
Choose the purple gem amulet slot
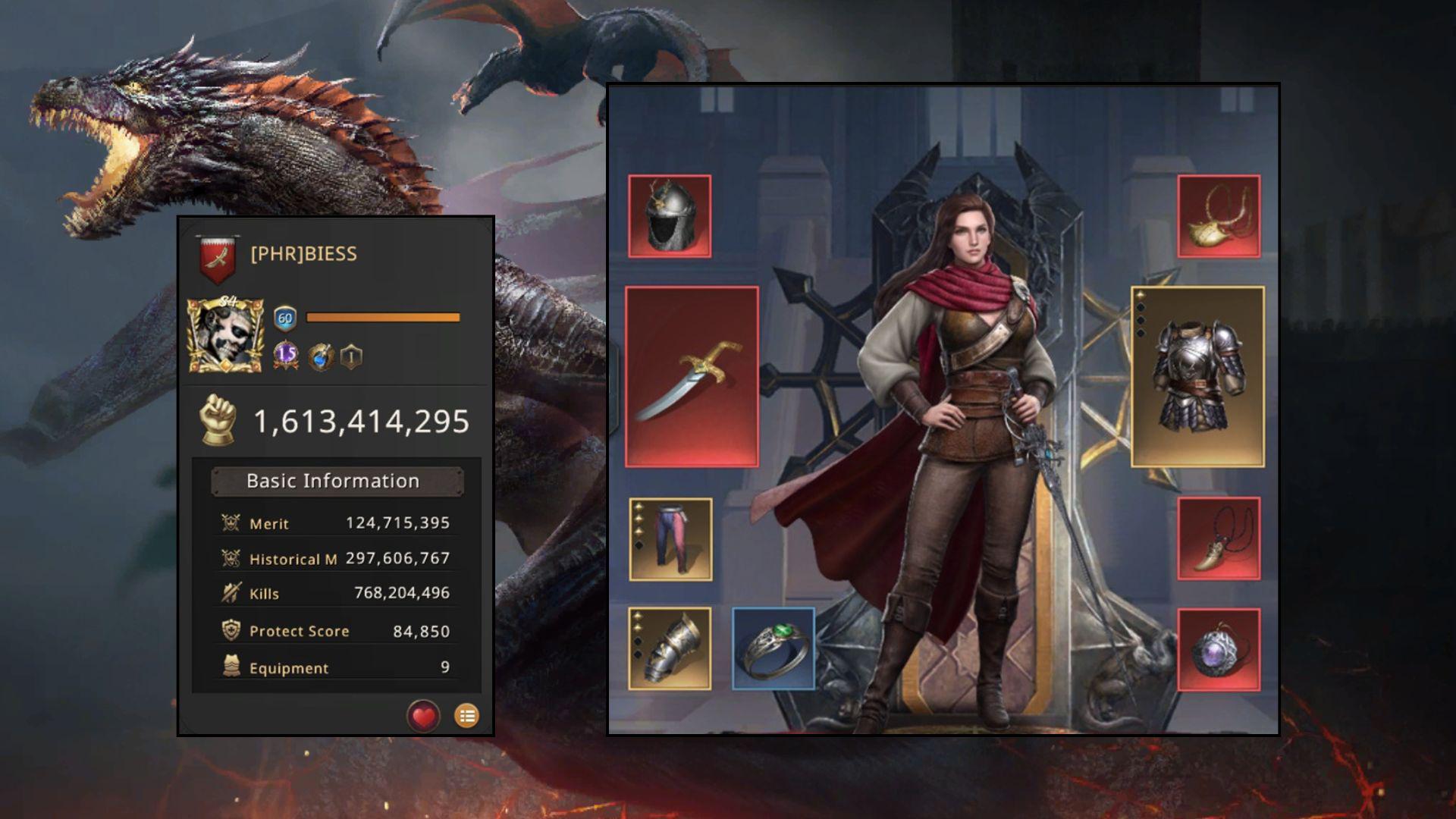1219,650
